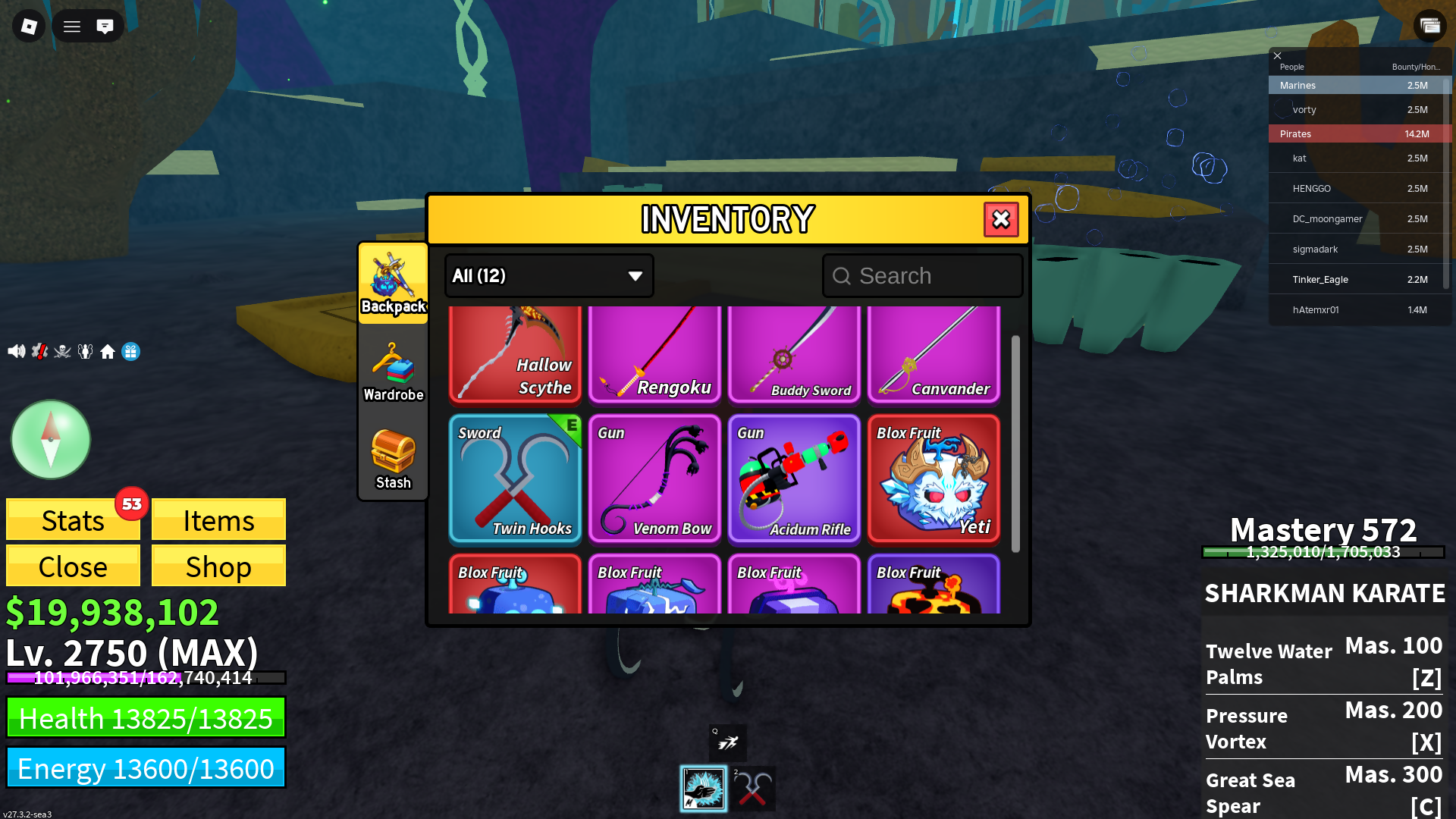The image size is (1456, 819).
Task: Mute game sound with the speaker icon
Action: click(17, 351)
